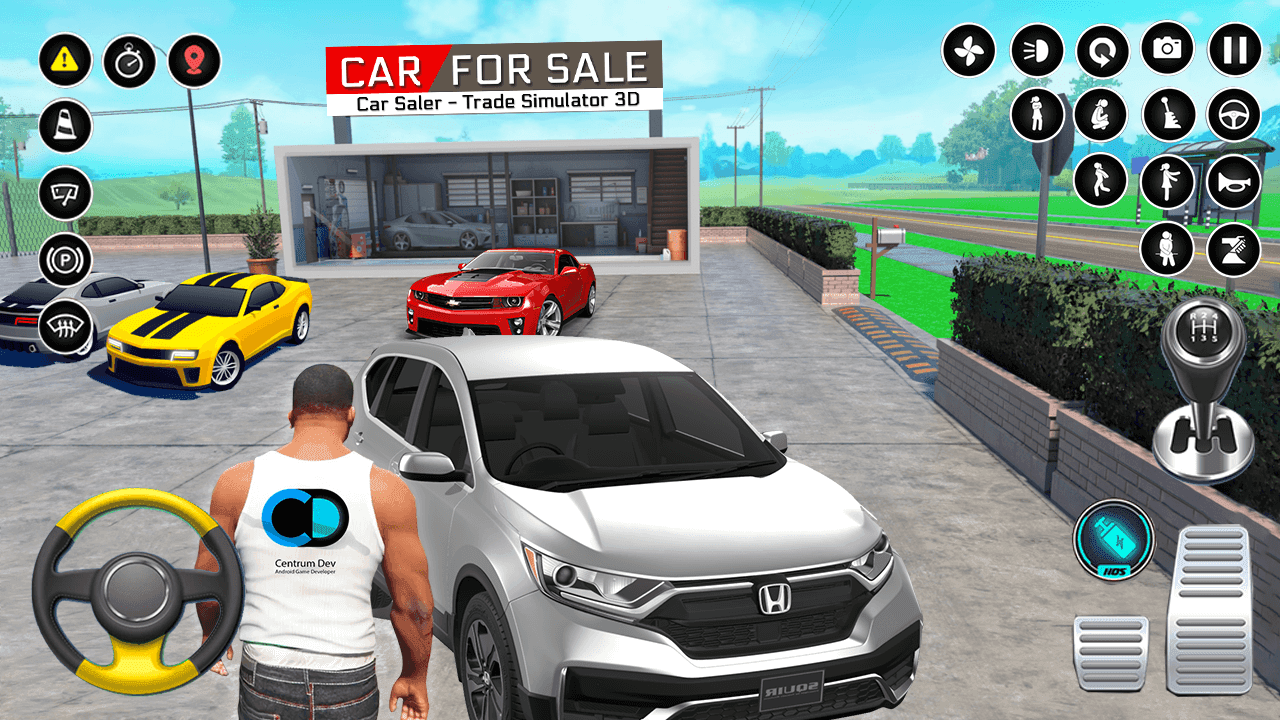Open the location pin marker icon
Viewport: 1280px width, 720px height.
[196, 60]
